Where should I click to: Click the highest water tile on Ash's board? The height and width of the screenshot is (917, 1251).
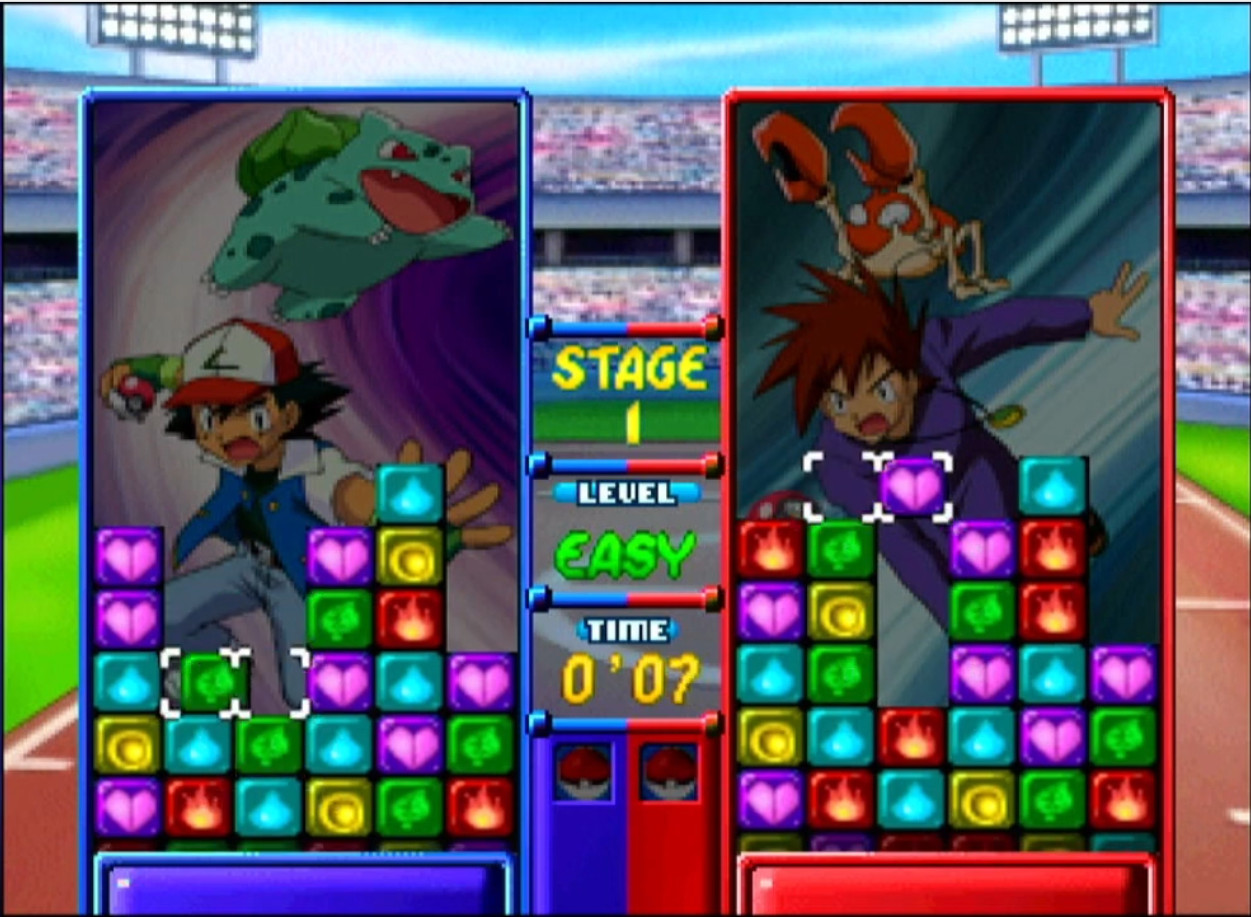point(410,494)
